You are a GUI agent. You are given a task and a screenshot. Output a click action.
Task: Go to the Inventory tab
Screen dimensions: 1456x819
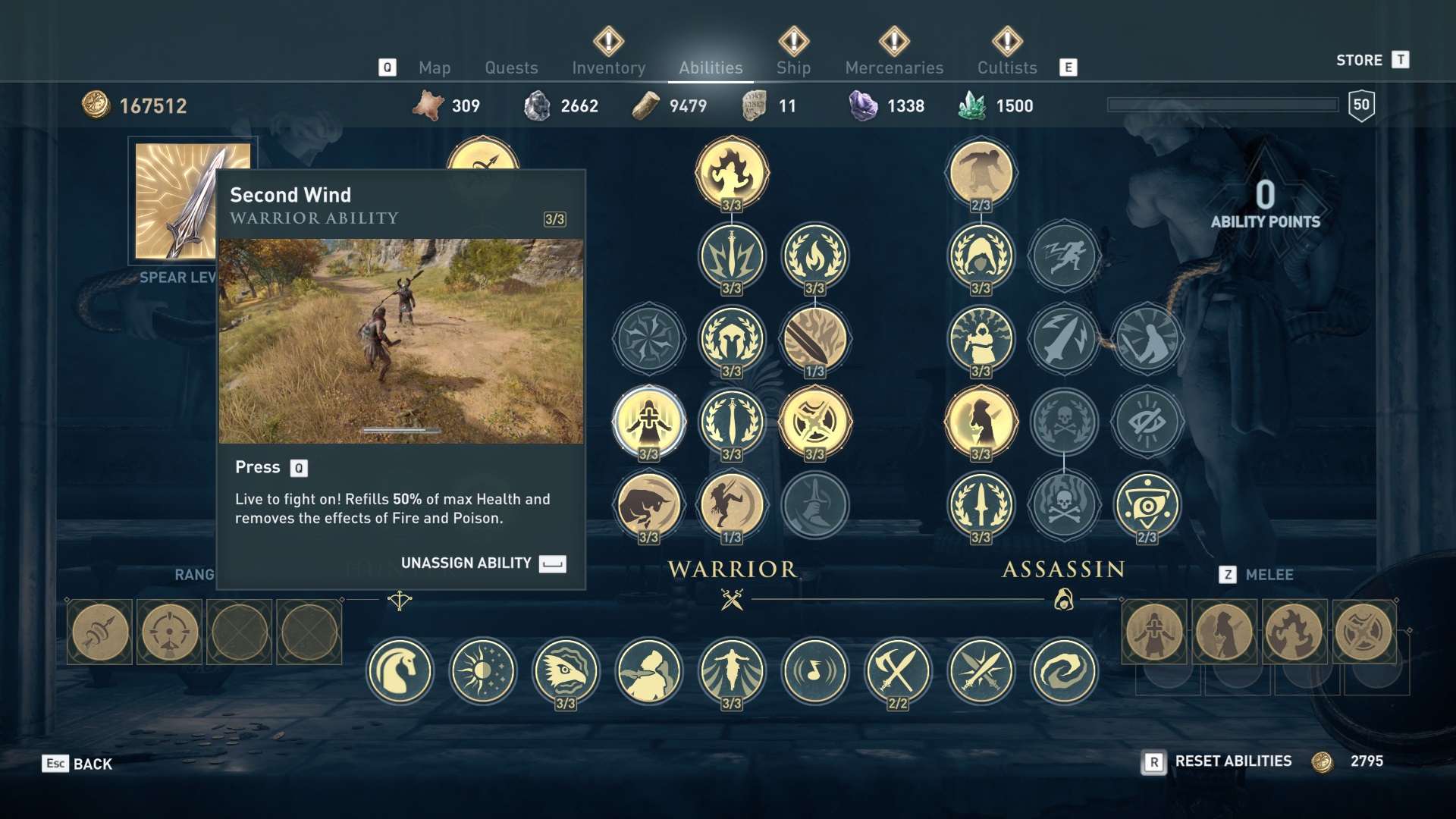click(x=608, y=67)
